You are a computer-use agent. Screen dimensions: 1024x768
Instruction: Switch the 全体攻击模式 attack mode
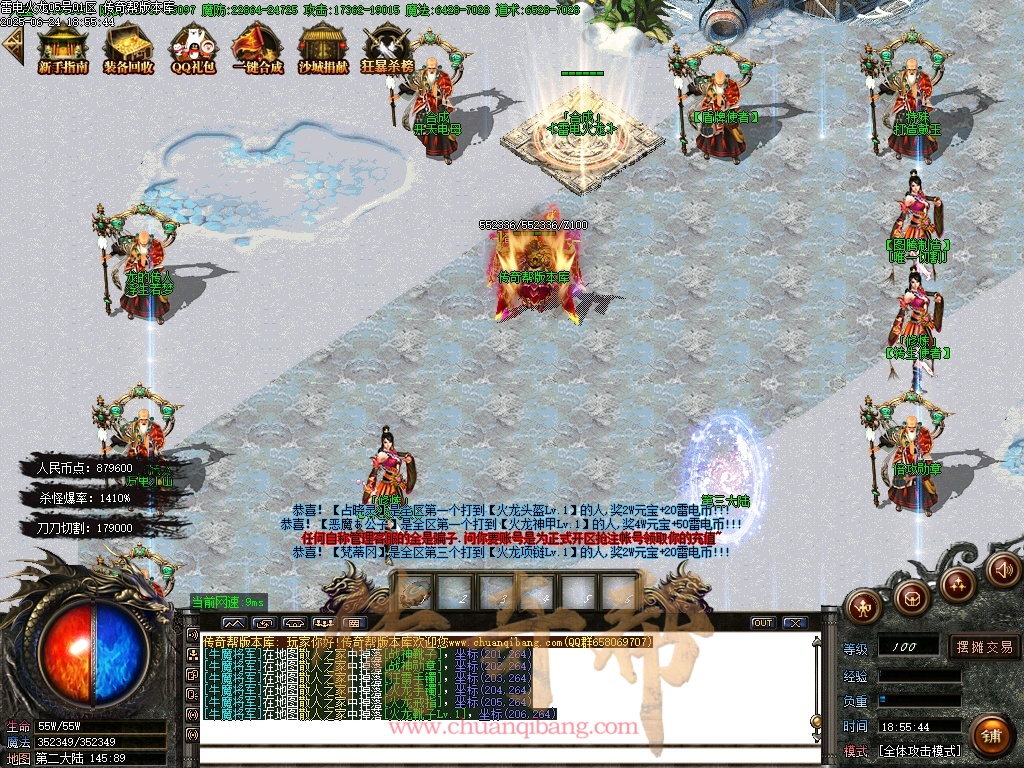pyautogui.click(x=919, y=750)
